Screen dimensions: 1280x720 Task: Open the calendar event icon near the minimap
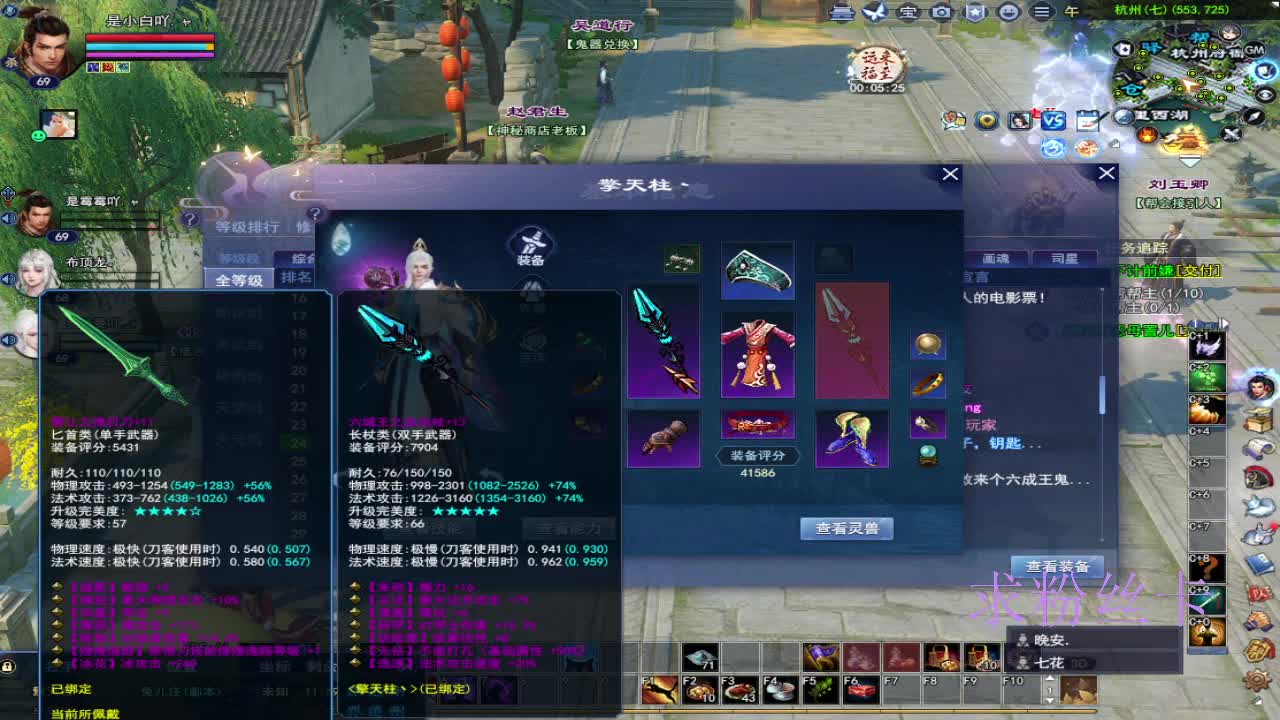coord(1087,121)
